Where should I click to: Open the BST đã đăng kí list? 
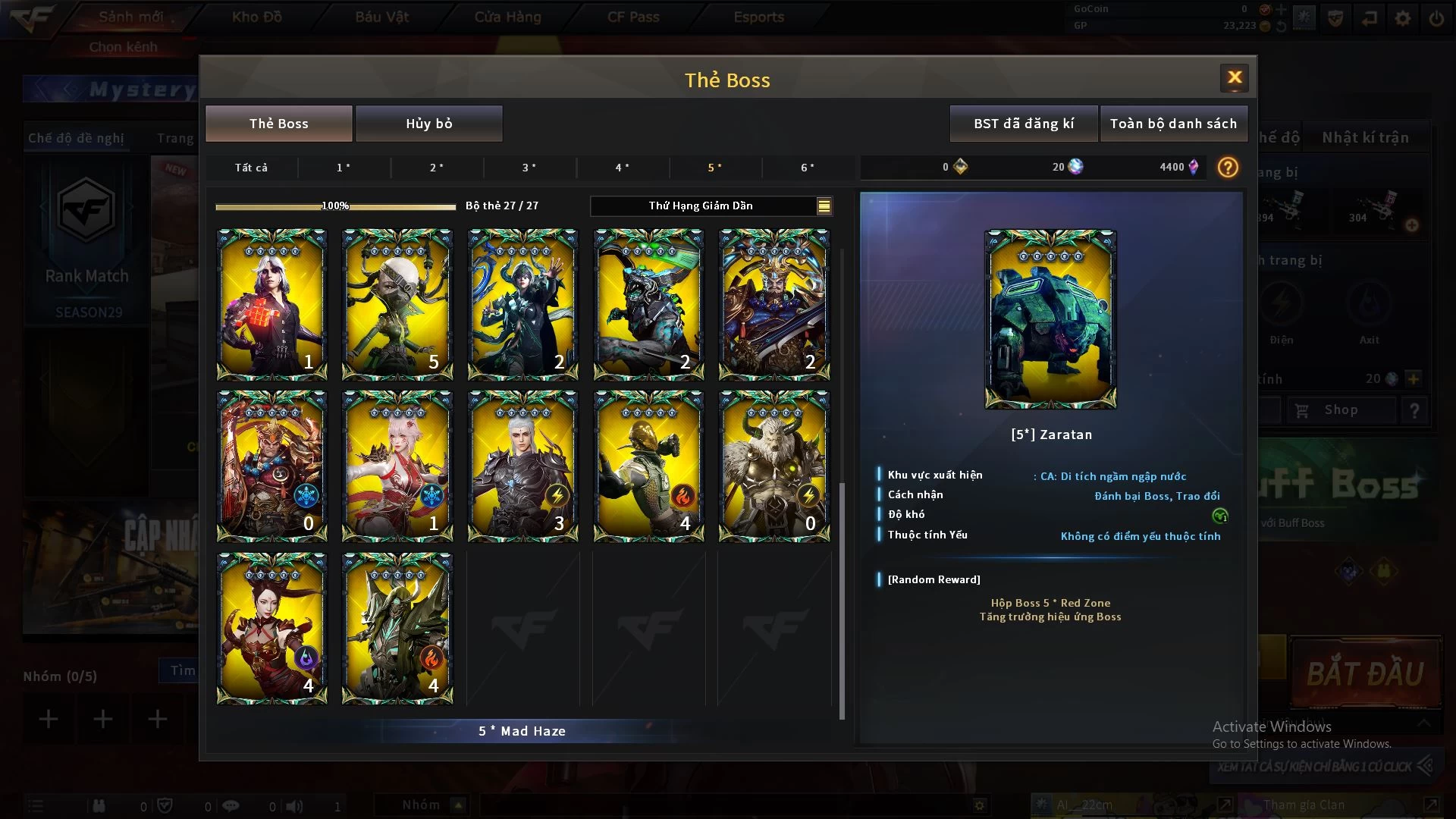[x=1023, y=124]
